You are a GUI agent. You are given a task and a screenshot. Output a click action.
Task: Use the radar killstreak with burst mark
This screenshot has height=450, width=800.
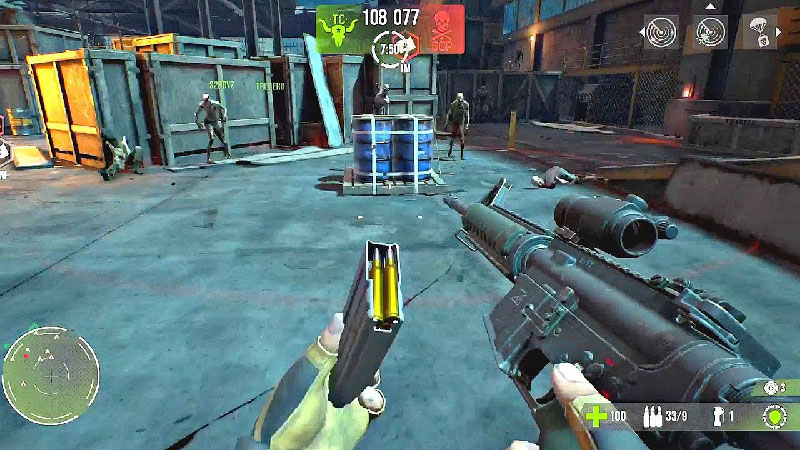click(710, 32)
